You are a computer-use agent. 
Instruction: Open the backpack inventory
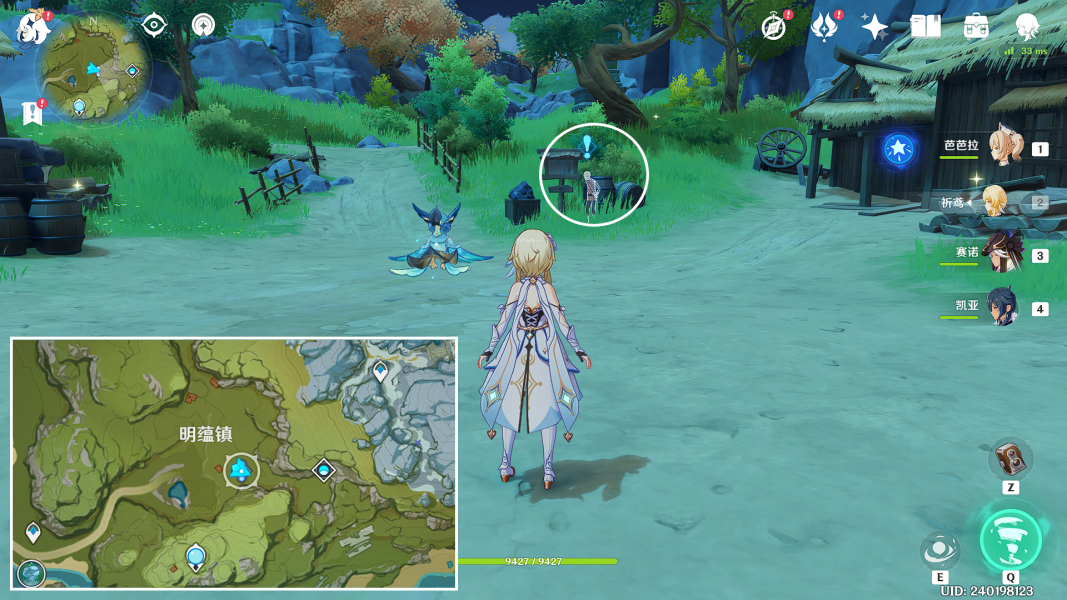(976, 27)
